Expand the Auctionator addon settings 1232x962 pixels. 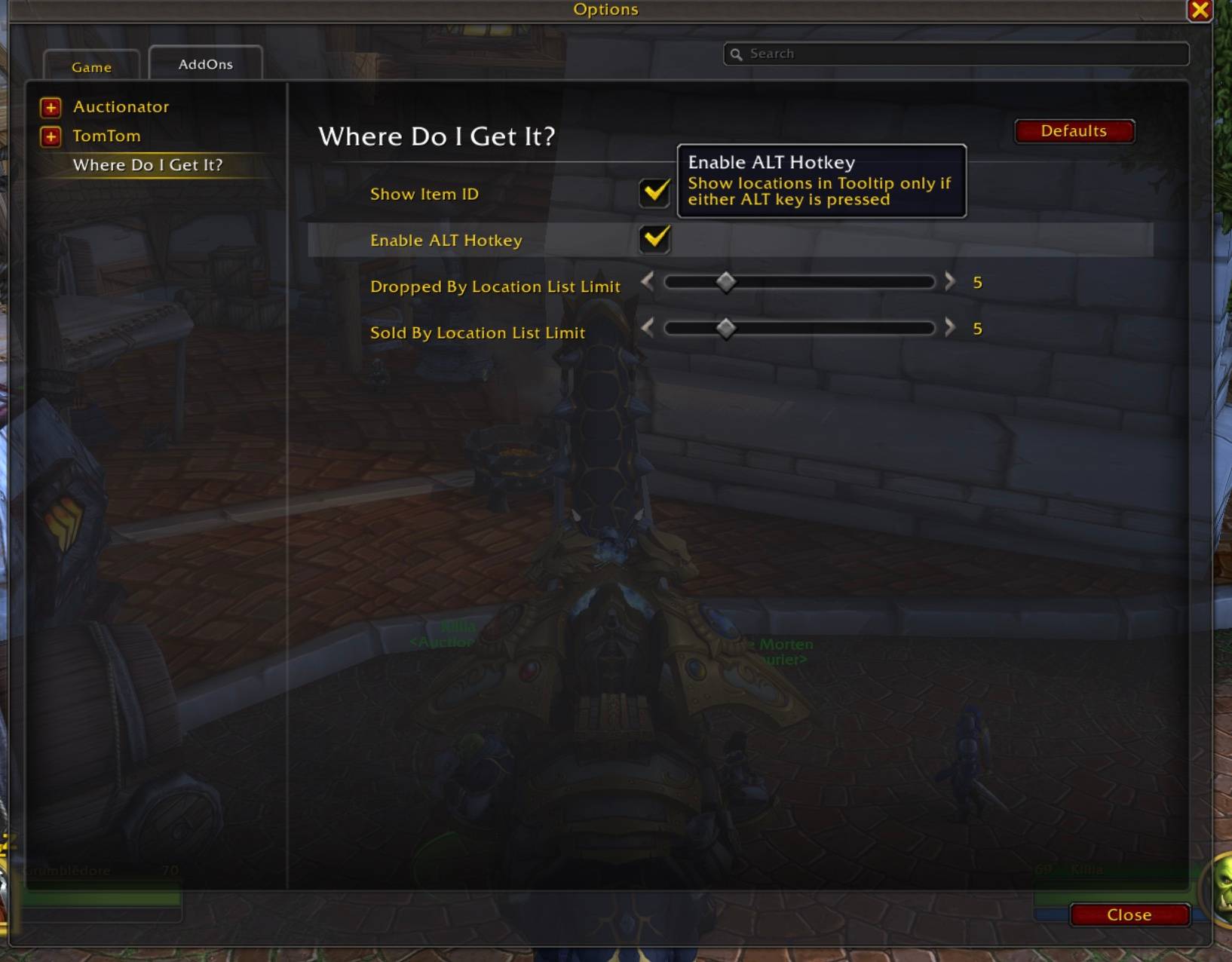tap(50, 108)
